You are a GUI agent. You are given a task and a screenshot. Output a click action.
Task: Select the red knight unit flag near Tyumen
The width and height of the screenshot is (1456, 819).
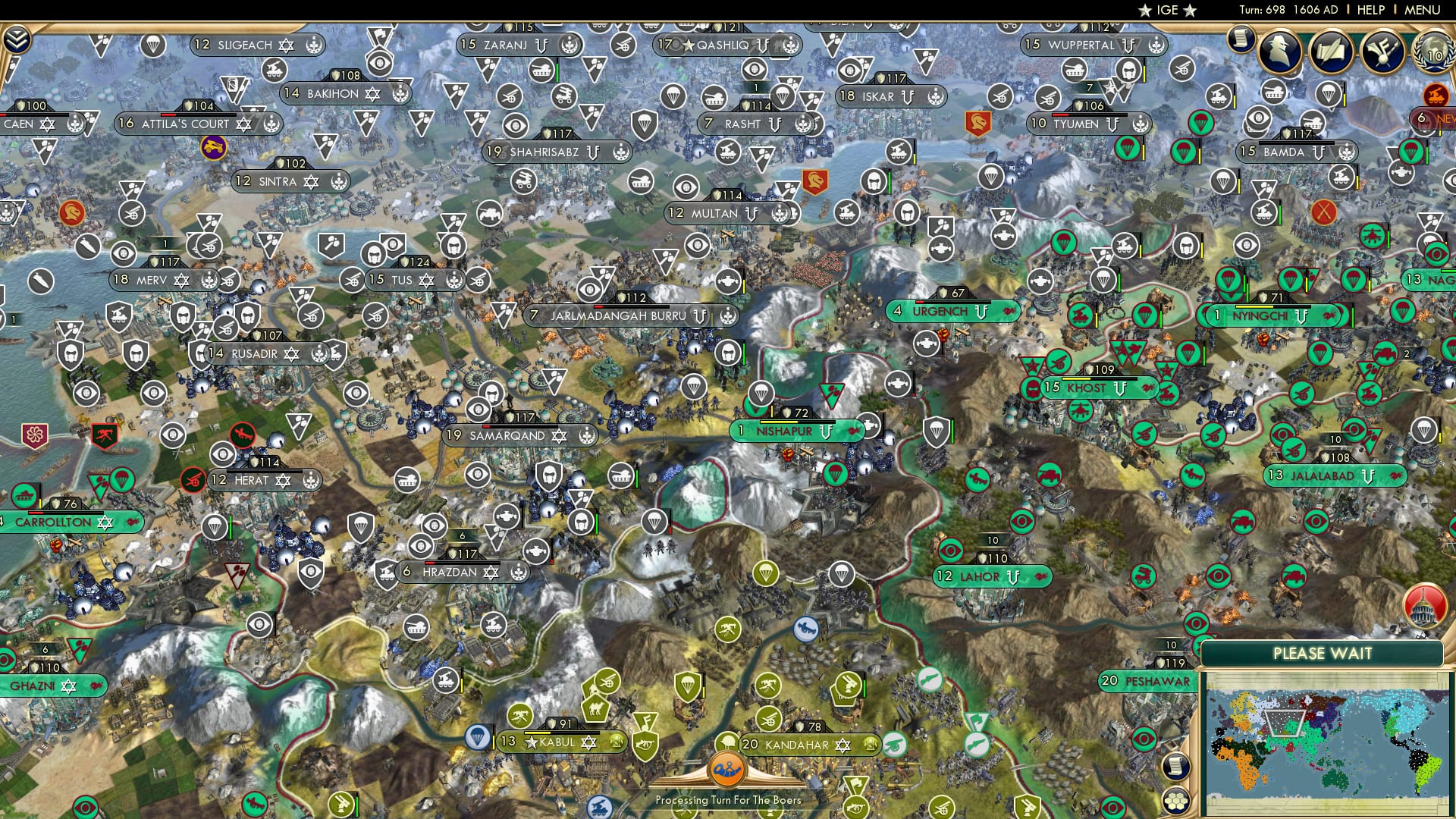(977, 123)
